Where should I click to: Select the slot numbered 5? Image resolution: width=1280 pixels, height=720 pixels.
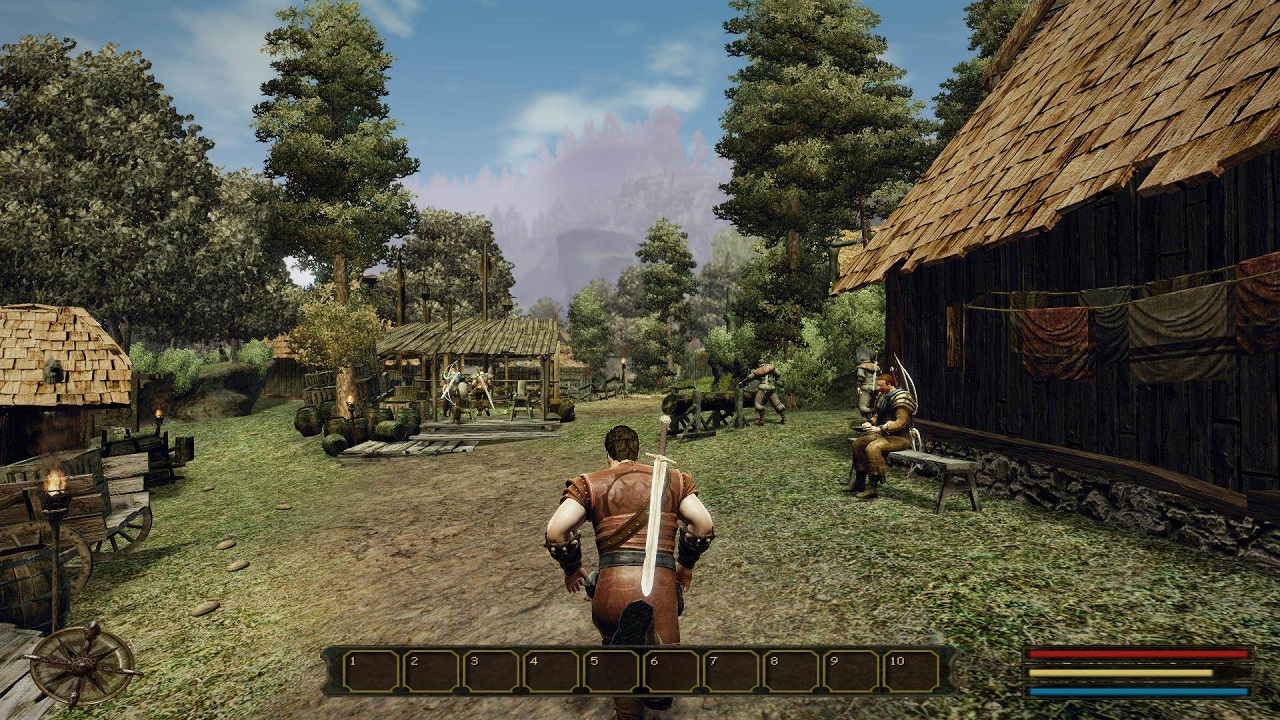(611, 671)
